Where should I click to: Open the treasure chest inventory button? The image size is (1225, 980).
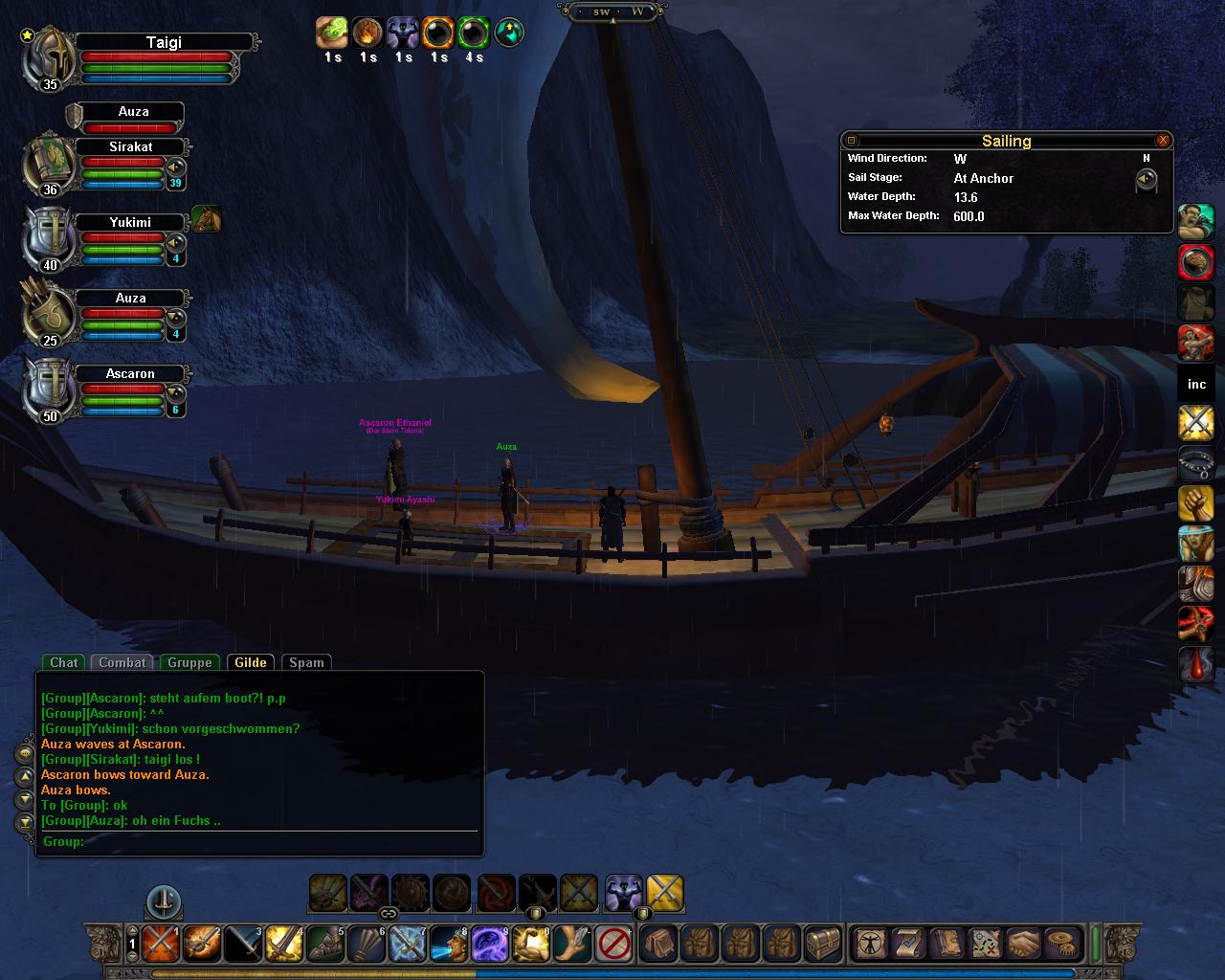(823, 944)
